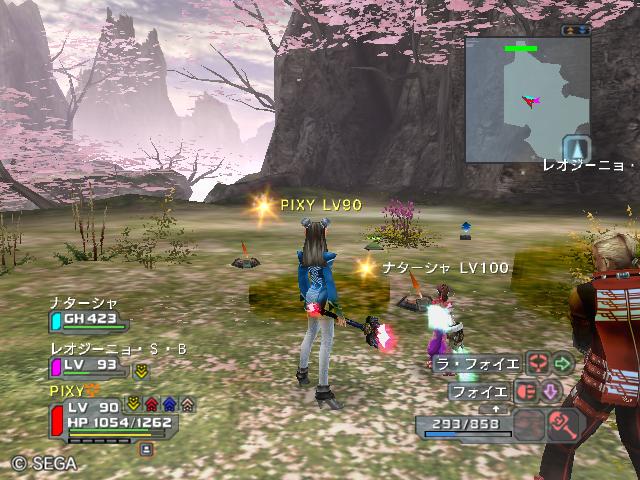Select the equipped red wand weapon icon

566,424
